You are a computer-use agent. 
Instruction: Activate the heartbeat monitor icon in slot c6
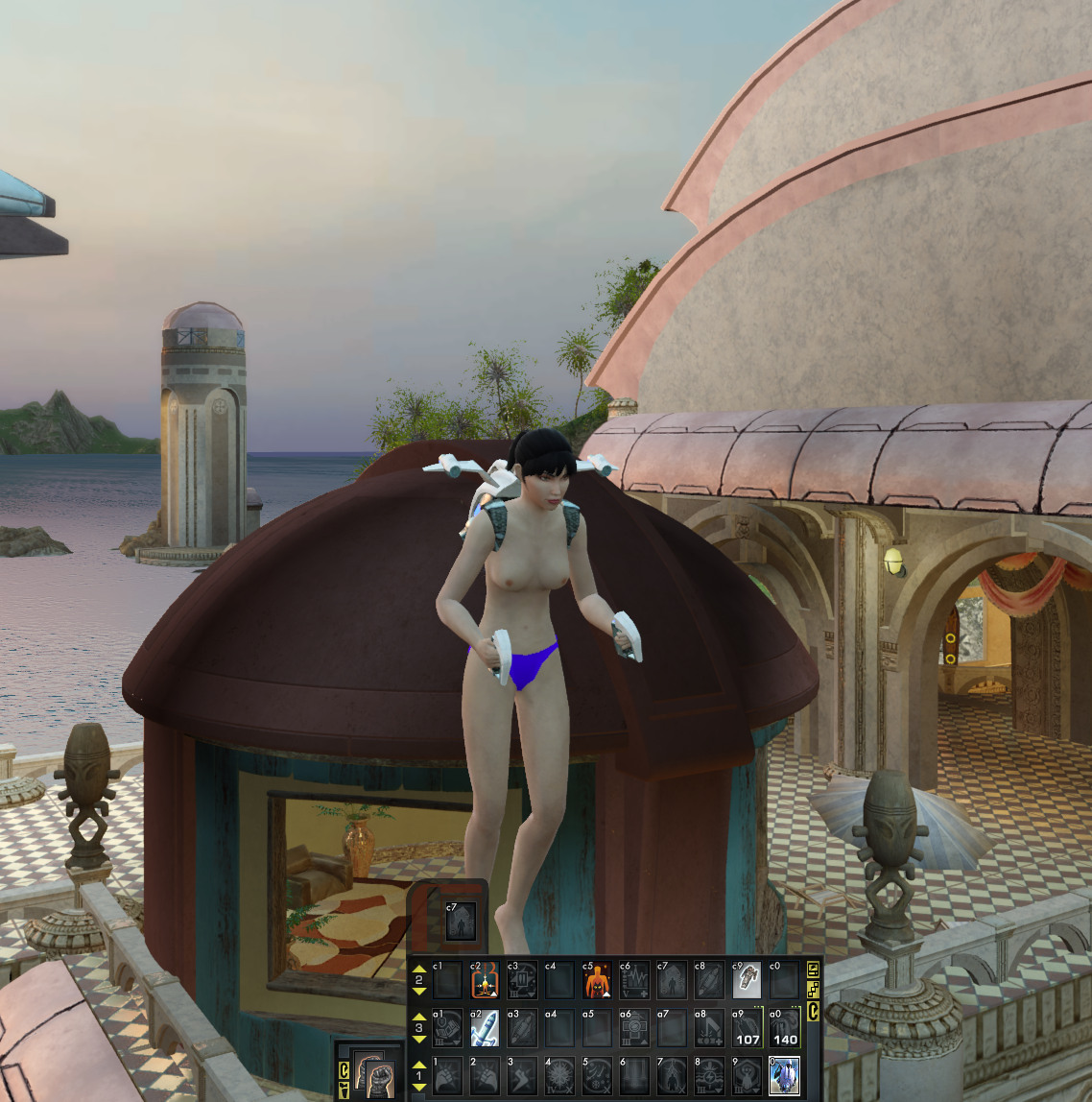point(634,981)
